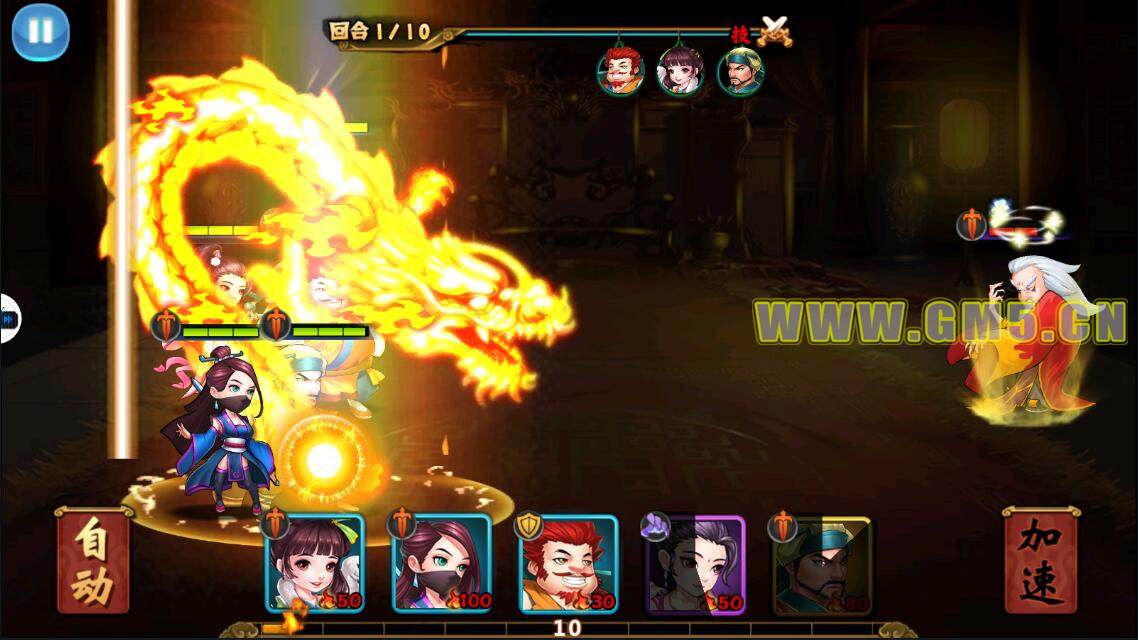The height and width of the screenshot is (640, 1138).
Task: Click the red-haired hero turn-order portrait
Action: pyautogui.click(x=621, y=71)
